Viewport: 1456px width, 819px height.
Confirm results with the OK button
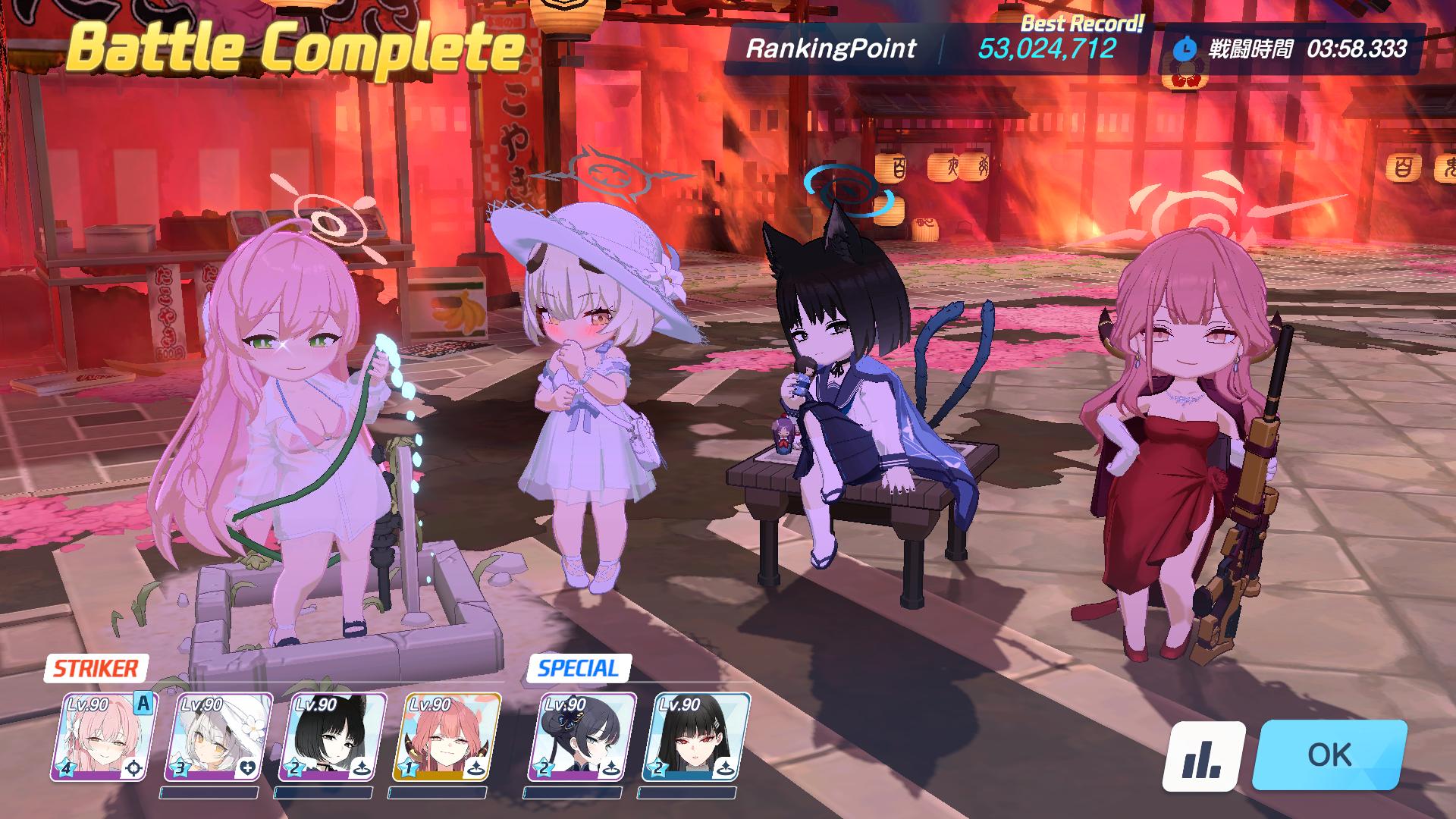click(x=1329, y=755)
